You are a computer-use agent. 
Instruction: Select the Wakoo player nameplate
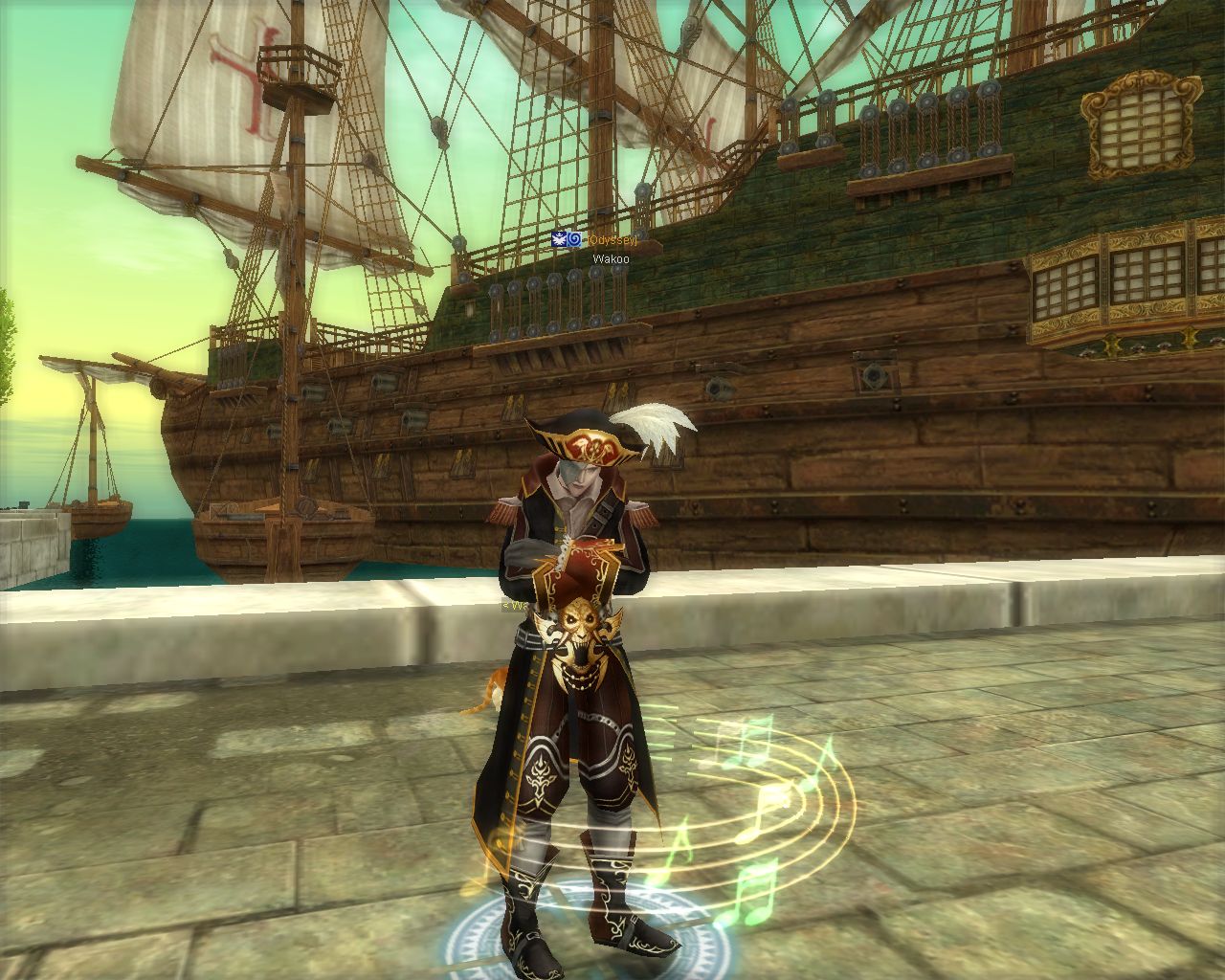tap(611, 258)
